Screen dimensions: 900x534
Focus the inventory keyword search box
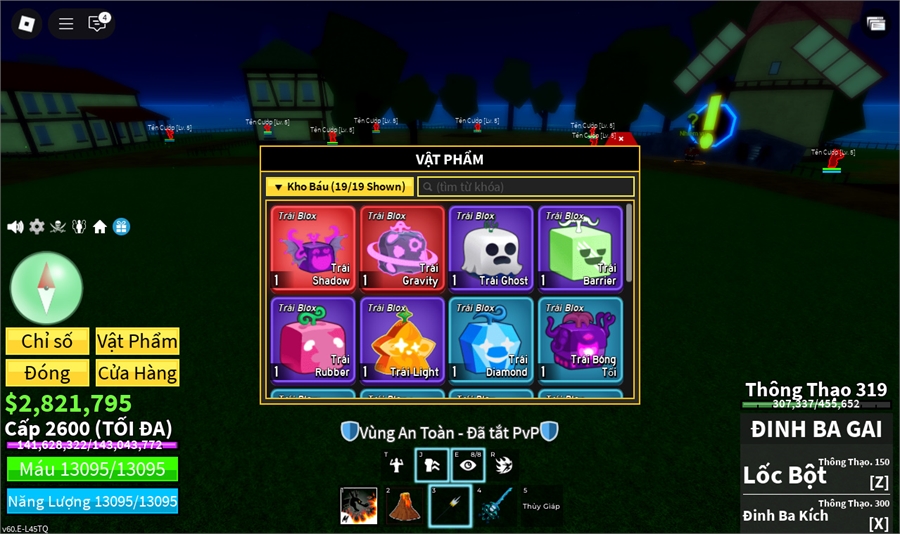click(x=526, y=187)
